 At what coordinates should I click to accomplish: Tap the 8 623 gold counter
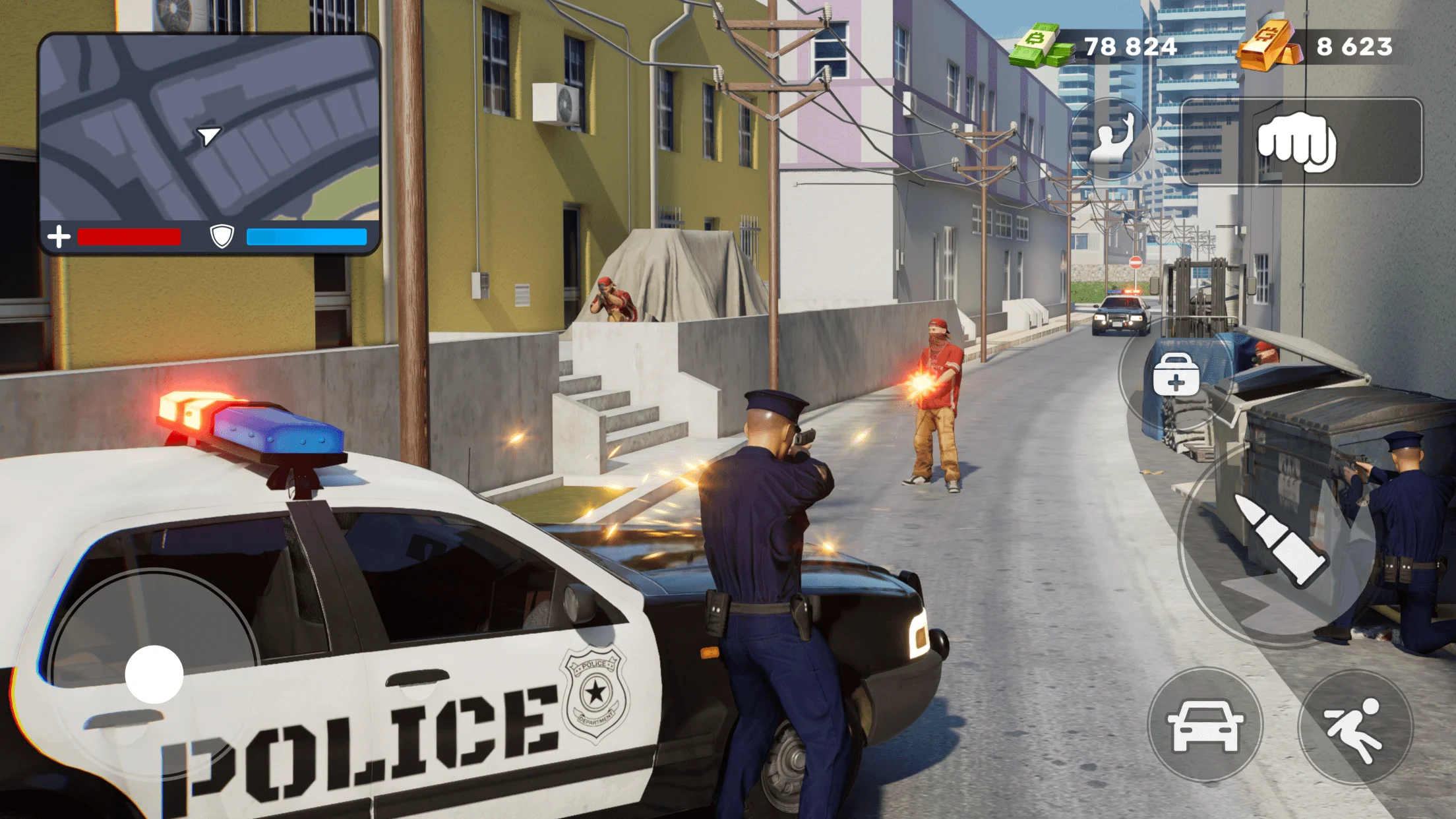[x=1356, y=46]
